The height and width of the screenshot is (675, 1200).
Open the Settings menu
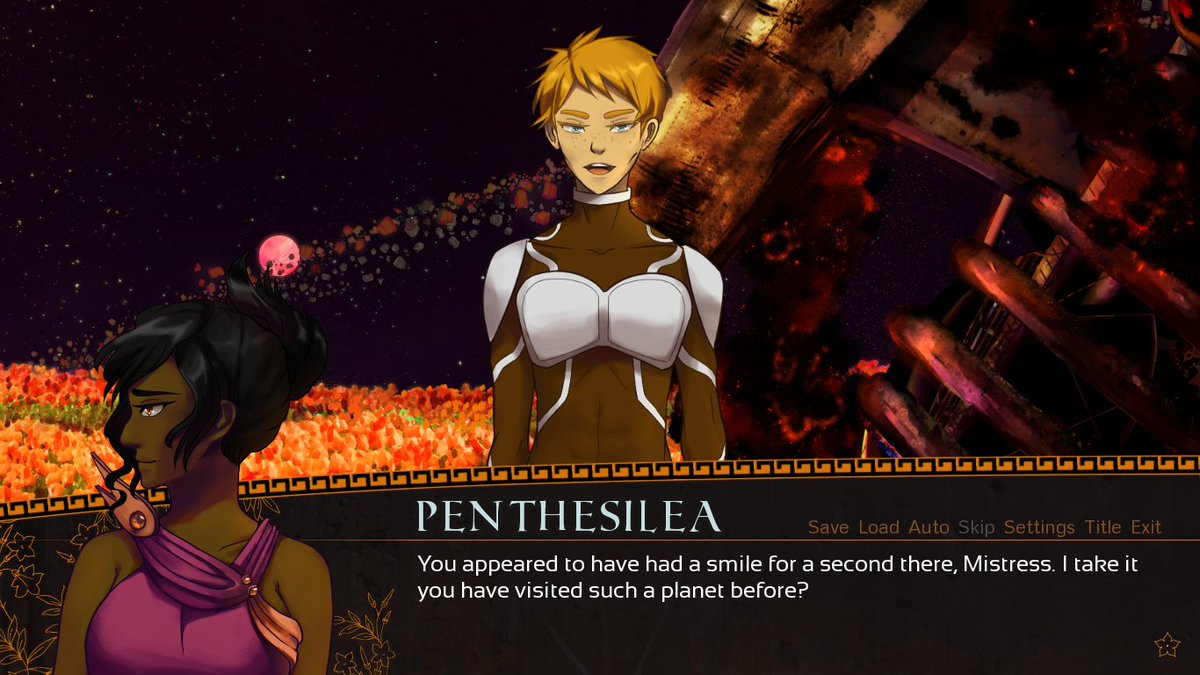pos(1039,527)
